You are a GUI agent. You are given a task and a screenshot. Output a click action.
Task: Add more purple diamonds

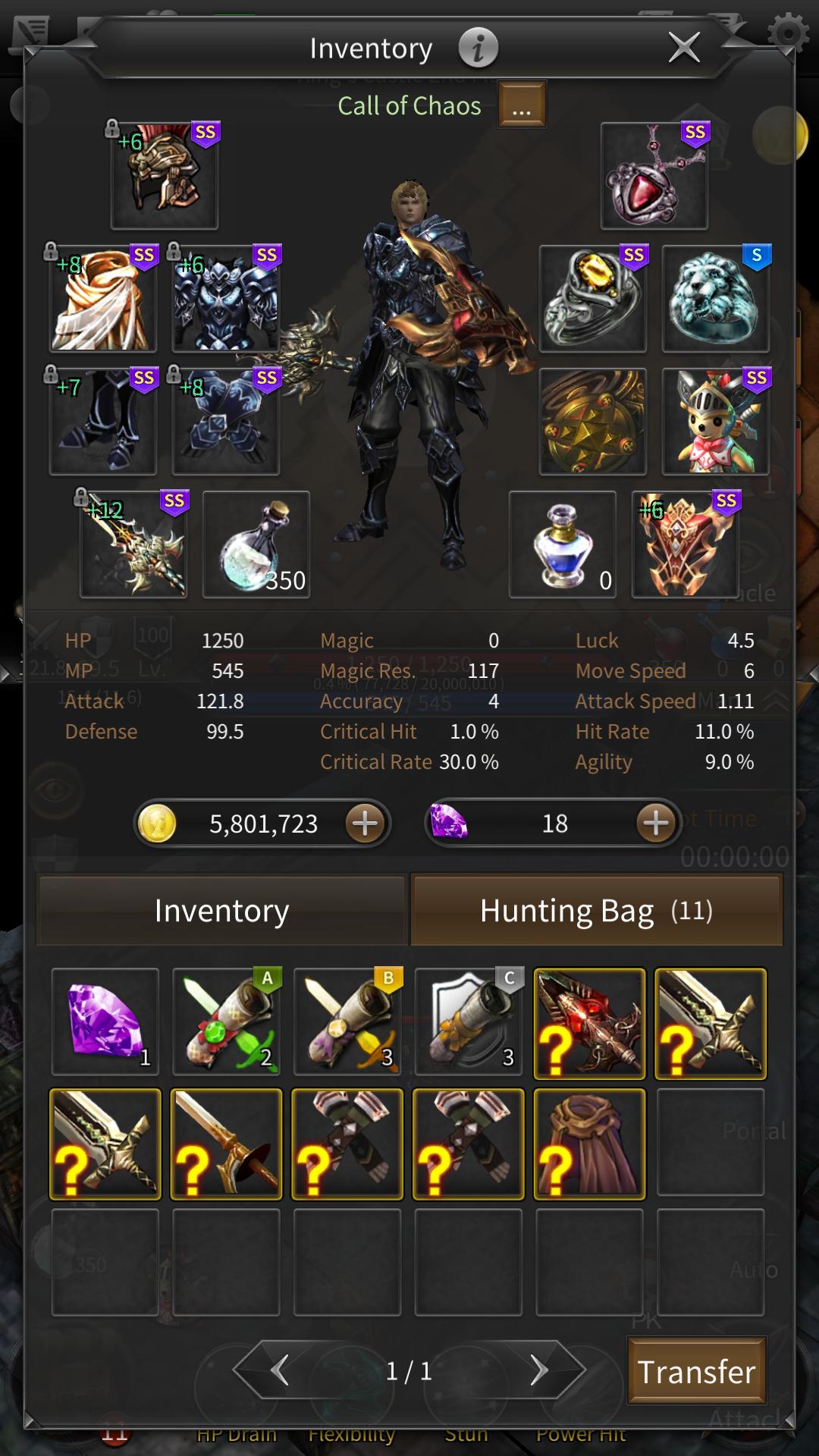coord(656,824)
